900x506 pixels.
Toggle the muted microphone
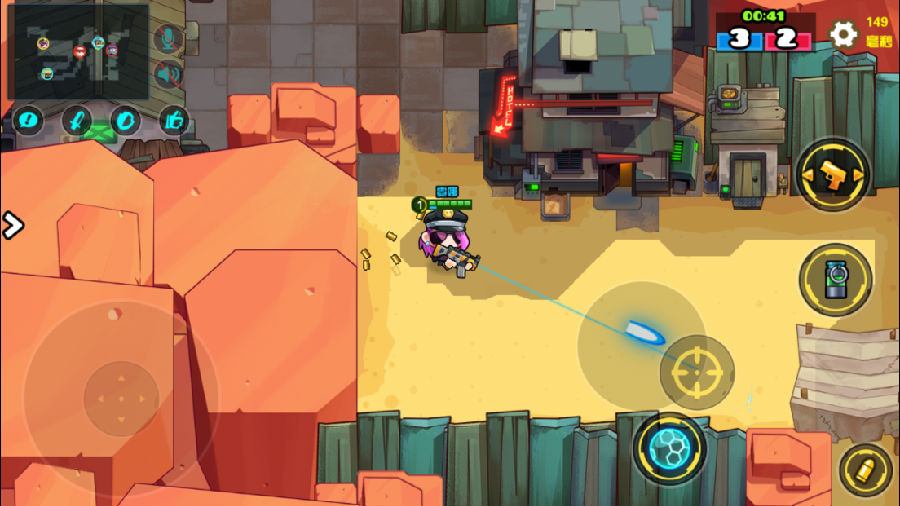tap(168, 38)
